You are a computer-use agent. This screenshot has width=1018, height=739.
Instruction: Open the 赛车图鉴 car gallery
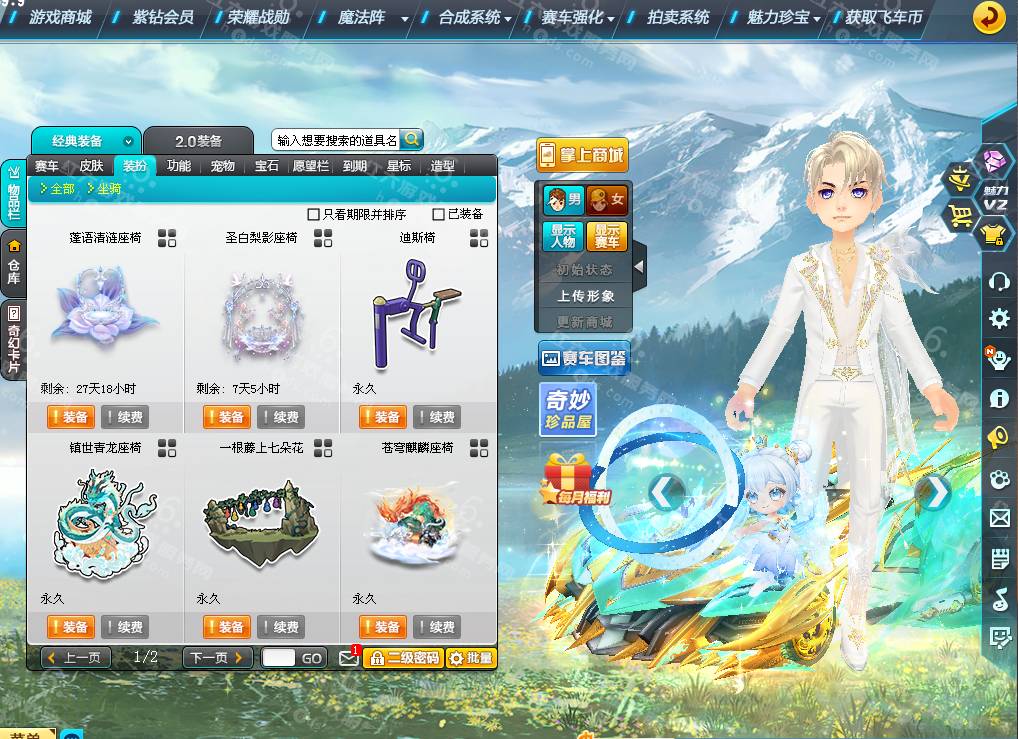[x=584, y=357]
